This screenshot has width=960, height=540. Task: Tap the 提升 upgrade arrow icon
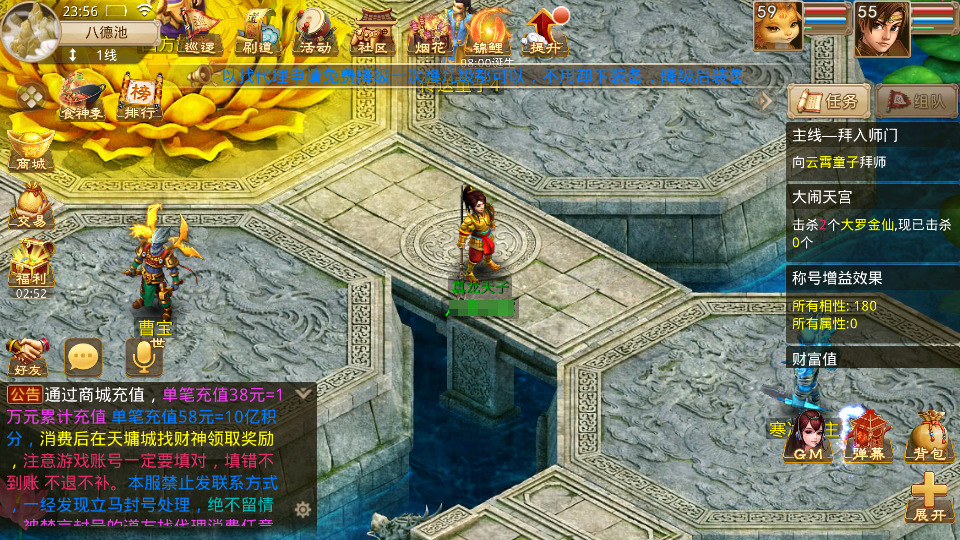click(x=546, y=32)
